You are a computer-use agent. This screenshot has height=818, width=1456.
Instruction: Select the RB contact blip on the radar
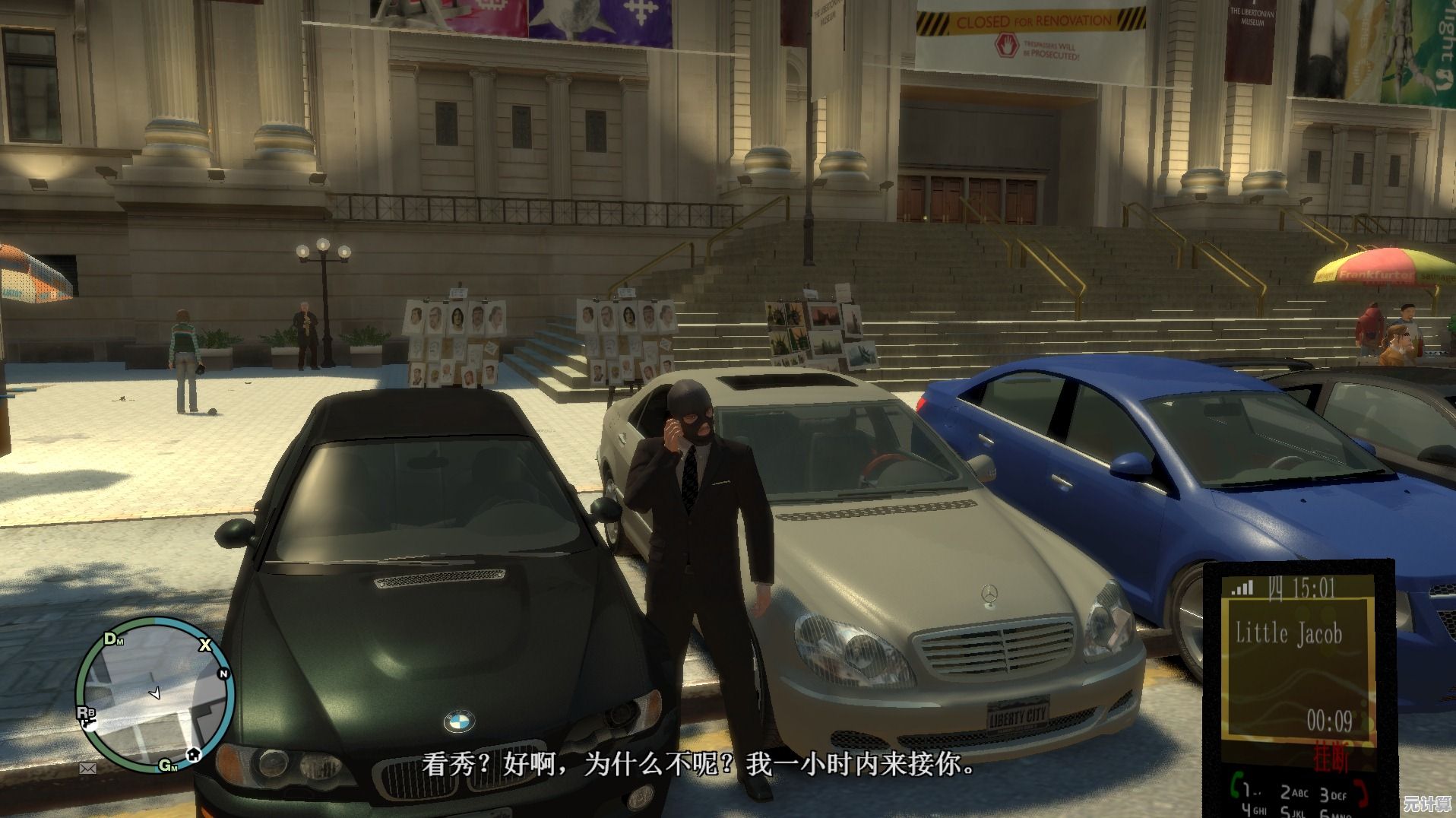point(85,712)
